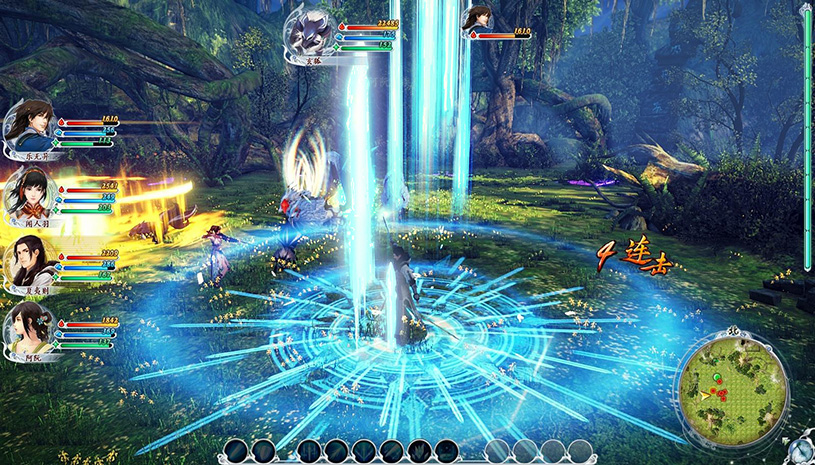Select party member 乐无异's portrait
The image size is (815, 465).
tap(27, 125)
